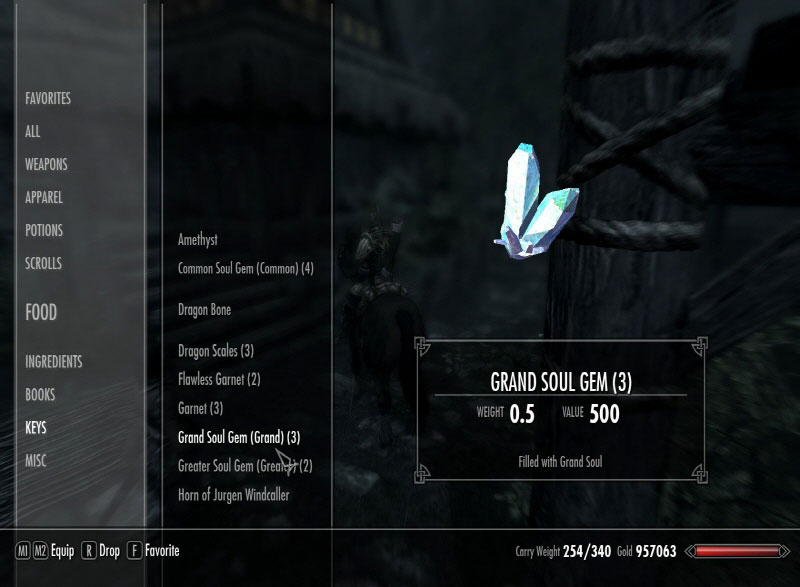Screen dimensions: 800x587
Task: Open the Misc category
Action: point(36,460)
